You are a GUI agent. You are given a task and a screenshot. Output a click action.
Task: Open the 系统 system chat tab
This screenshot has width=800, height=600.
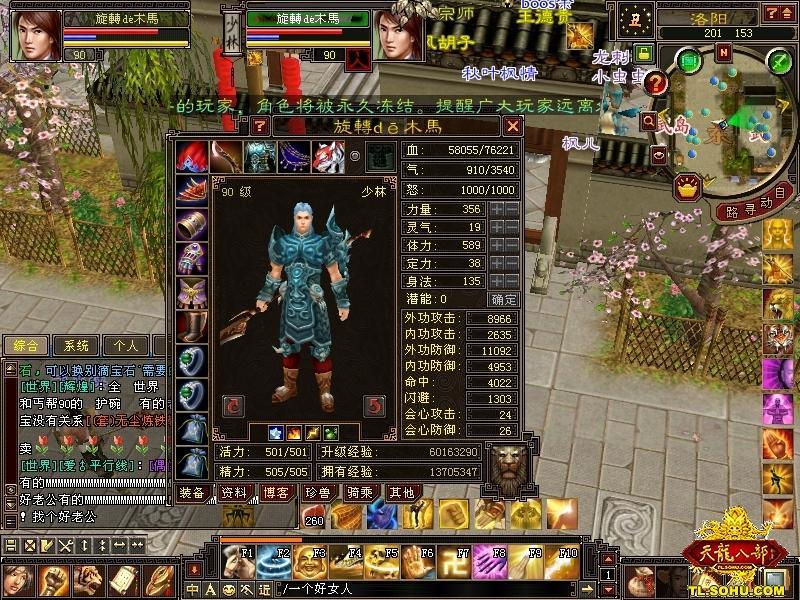click(x=76, y=345)
